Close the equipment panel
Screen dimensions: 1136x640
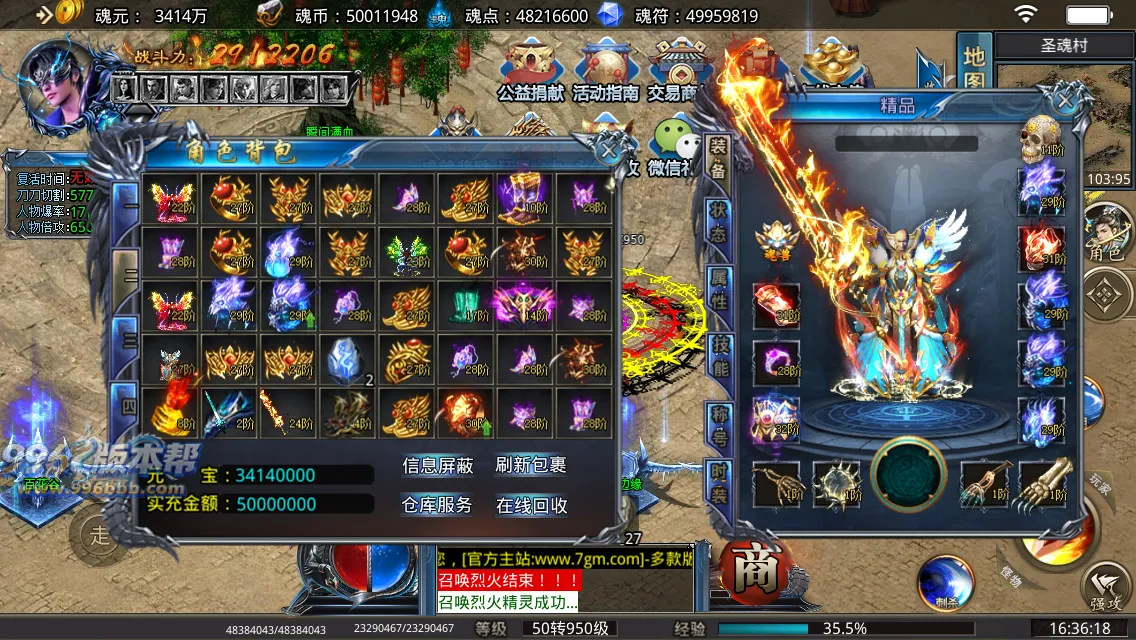[1066, 99]
